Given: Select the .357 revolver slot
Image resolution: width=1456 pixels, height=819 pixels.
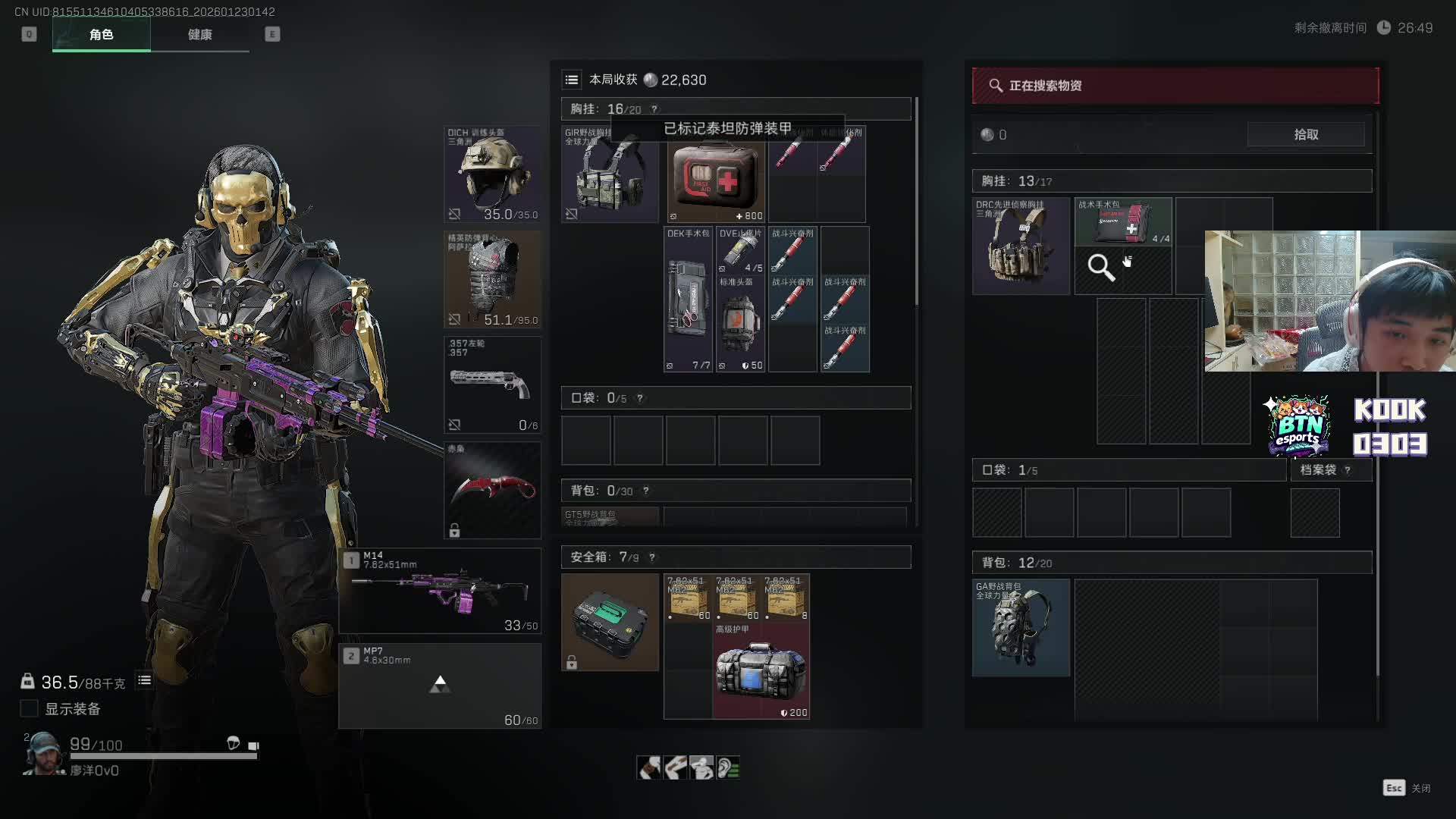Looking at the screenshot, I should pyautogui.click(x=492, y=384).
